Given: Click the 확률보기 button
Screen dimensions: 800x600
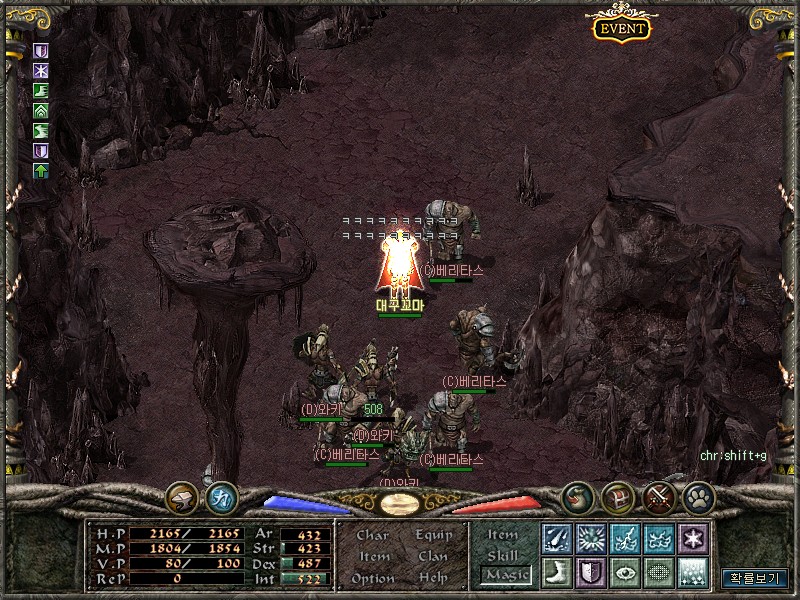Looking at the screenshot, I should pos(755,578).
